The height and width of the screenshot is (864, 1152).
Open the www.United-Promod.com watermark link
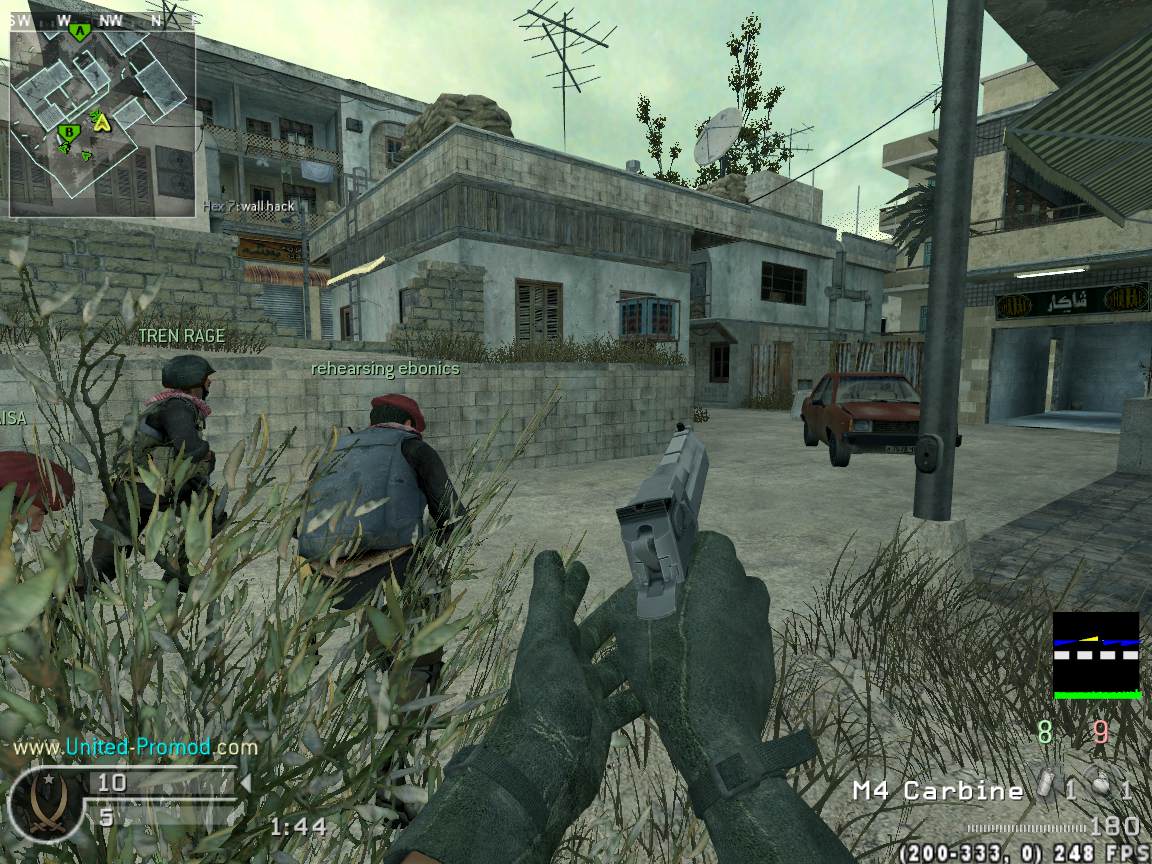135,747
